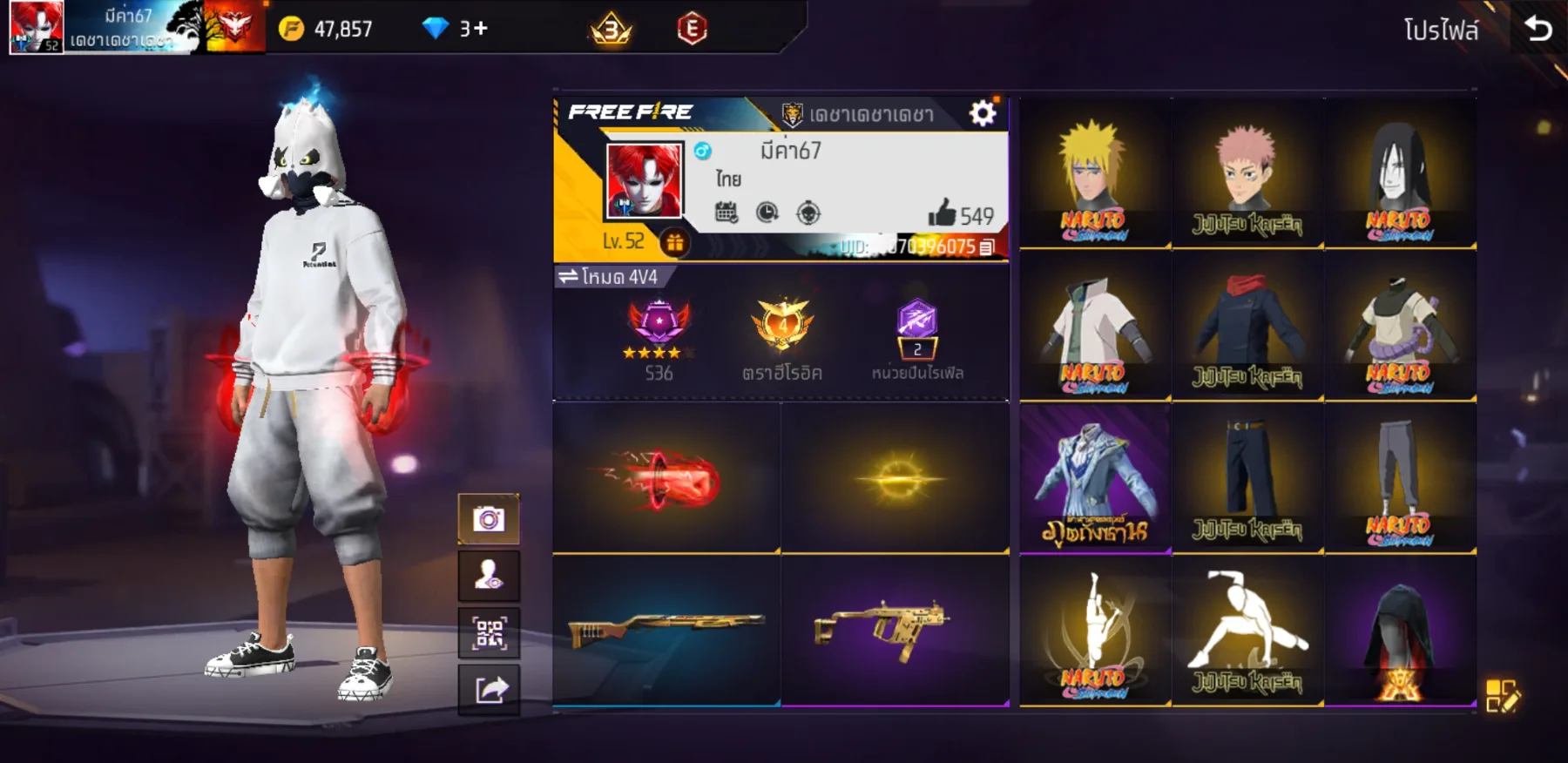This screenshot has height=763, width=1568.
Task: Open the gift box icon next to Lv. 52
Action: [676, 243]
